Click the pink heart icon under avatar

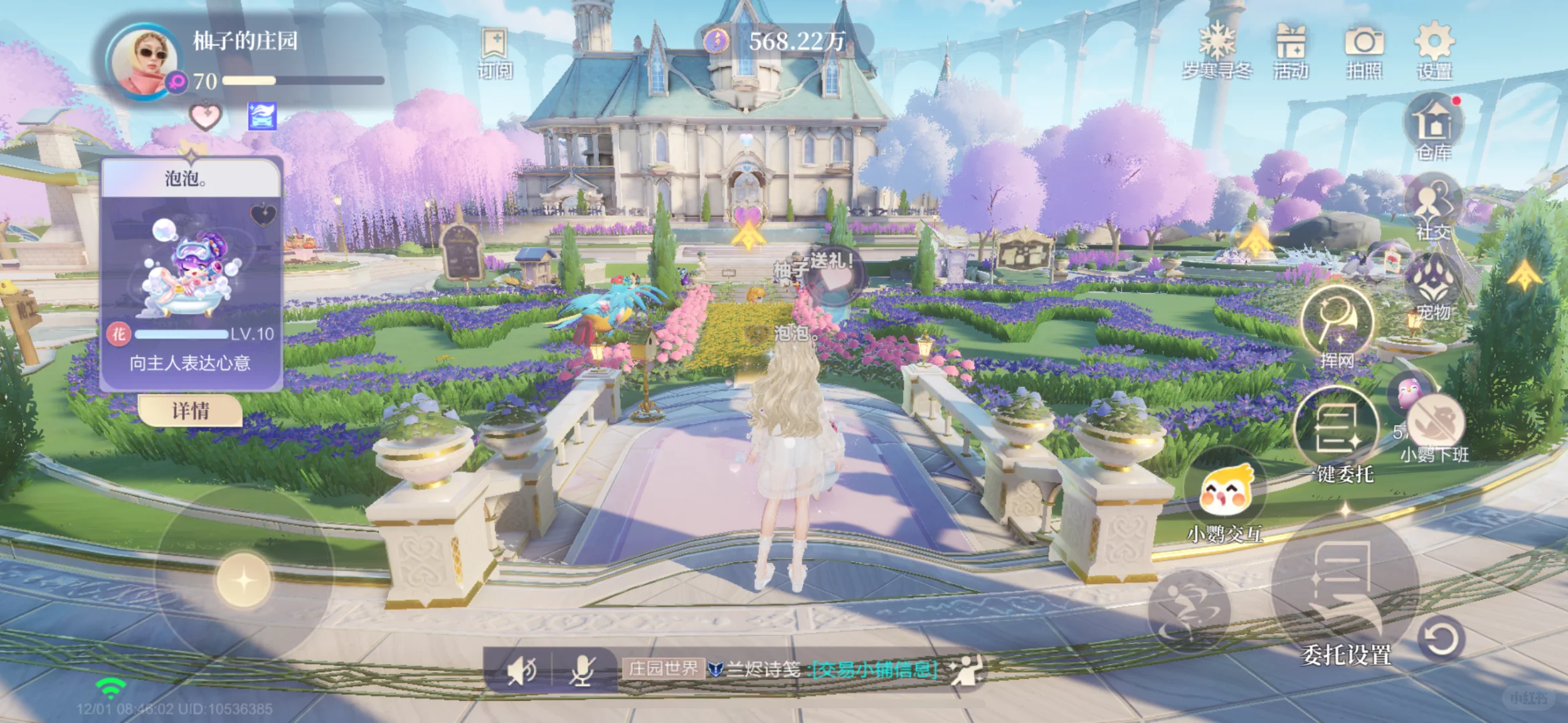205,116
